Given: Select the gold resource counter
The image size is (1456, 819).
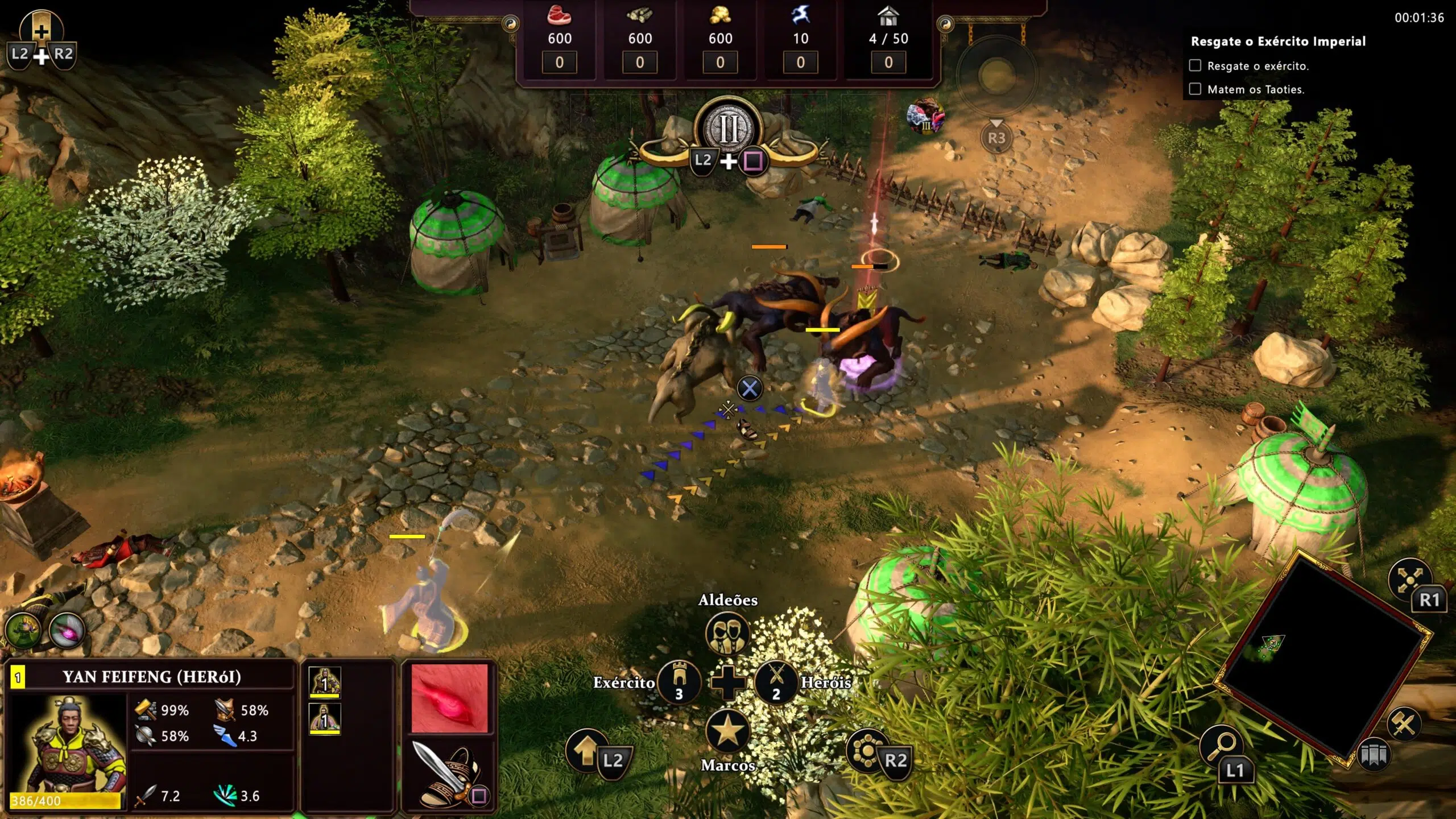Looking at the screenshot, I should [x=720, y=39].
